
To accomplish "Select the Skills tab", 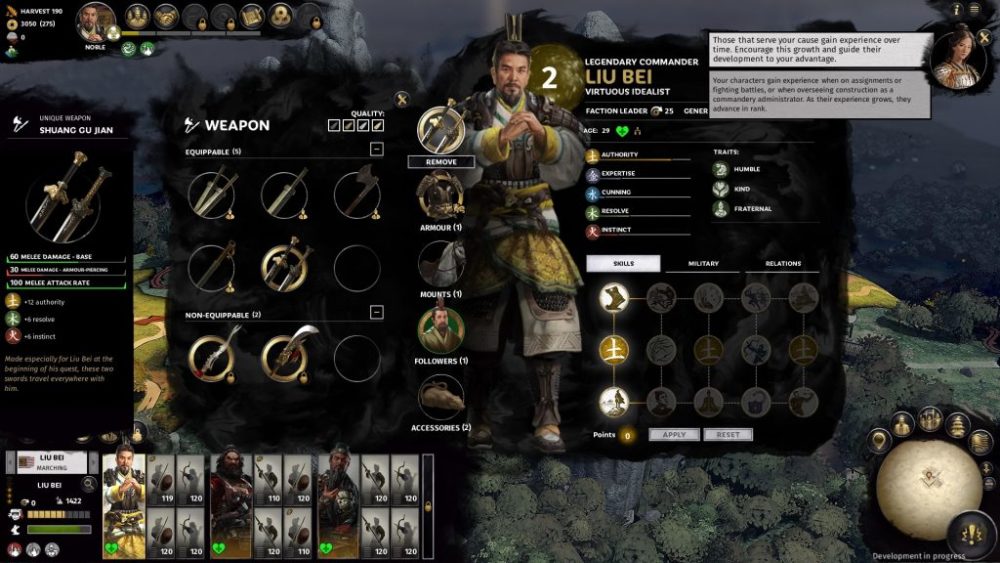I will tap(624, 264).
